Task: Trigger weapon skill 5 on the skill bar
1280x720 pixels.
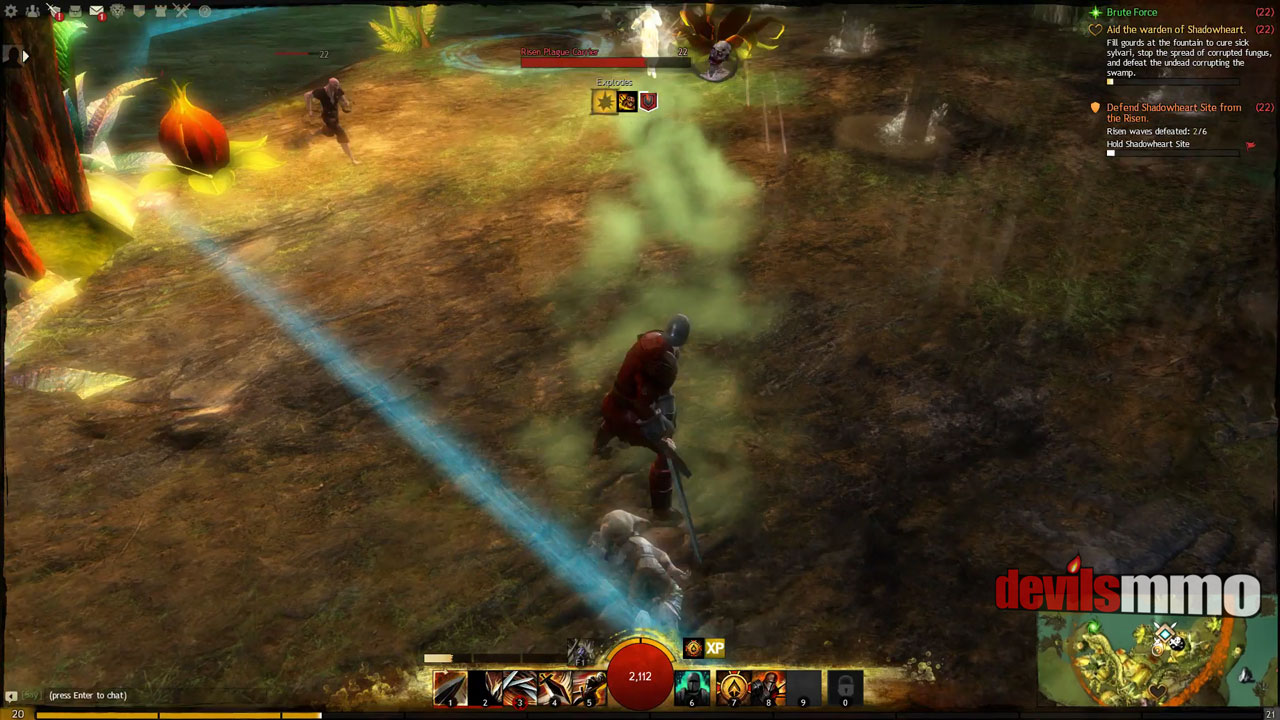Action: click(x=589, y=688)
